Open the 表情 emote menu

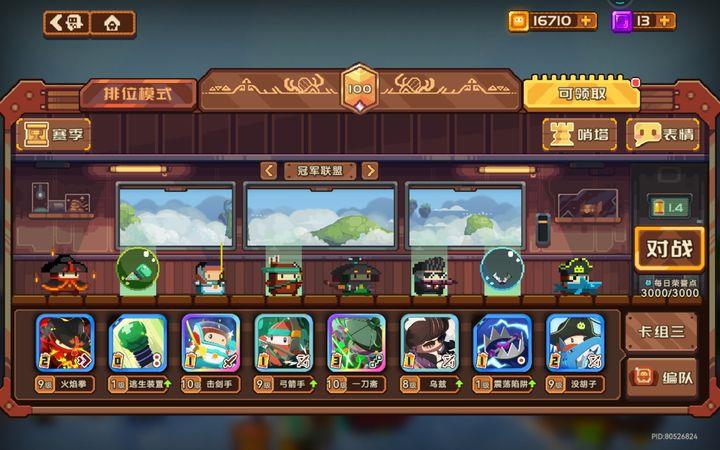coord(663,134)
